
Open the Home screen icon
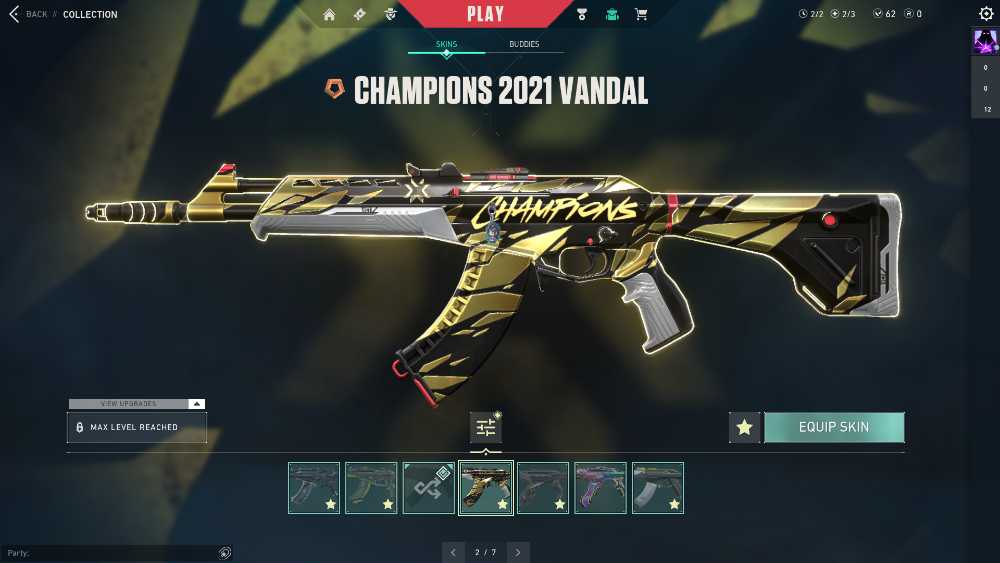point(329,14)
